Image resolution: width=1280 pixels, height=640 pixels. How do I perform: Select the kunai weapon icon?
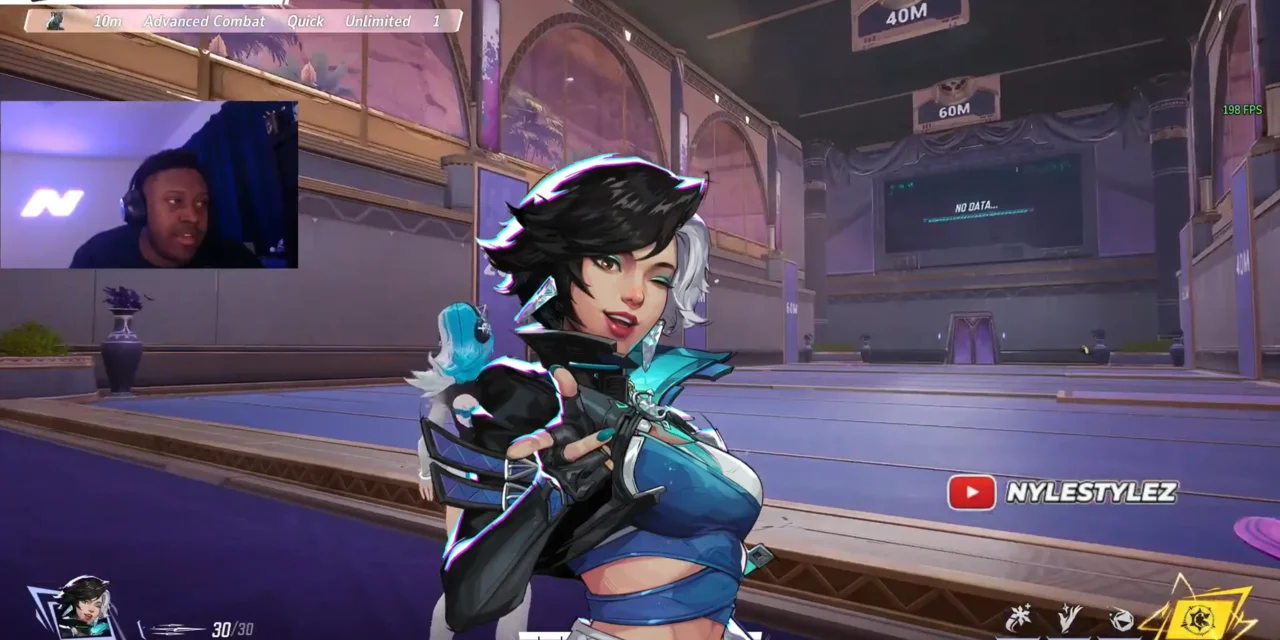click(x=170, y=629)
